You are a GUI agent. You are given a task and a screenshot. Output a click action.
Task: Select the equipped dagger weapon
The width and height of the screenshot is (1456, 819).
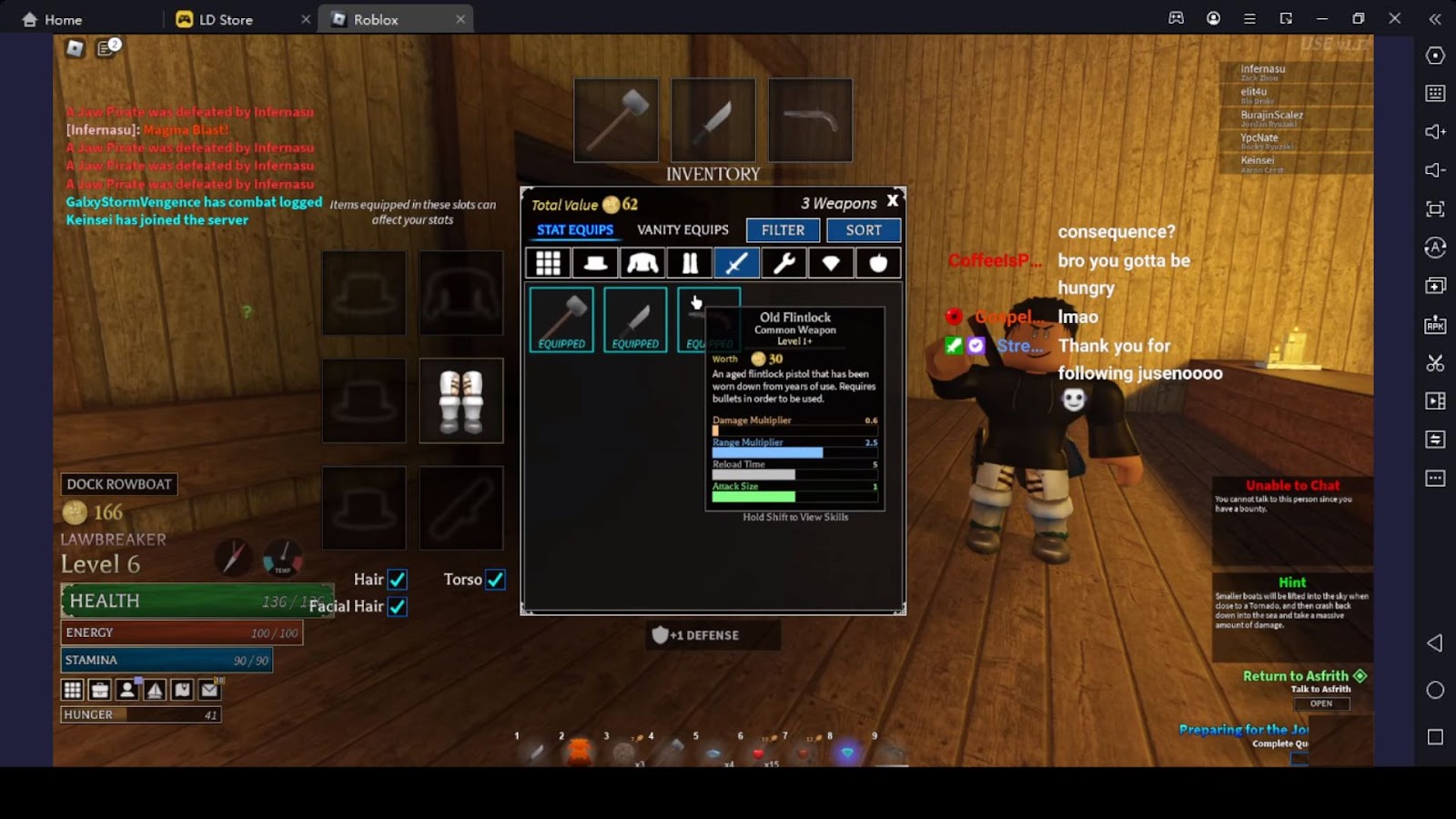[635, 319]
